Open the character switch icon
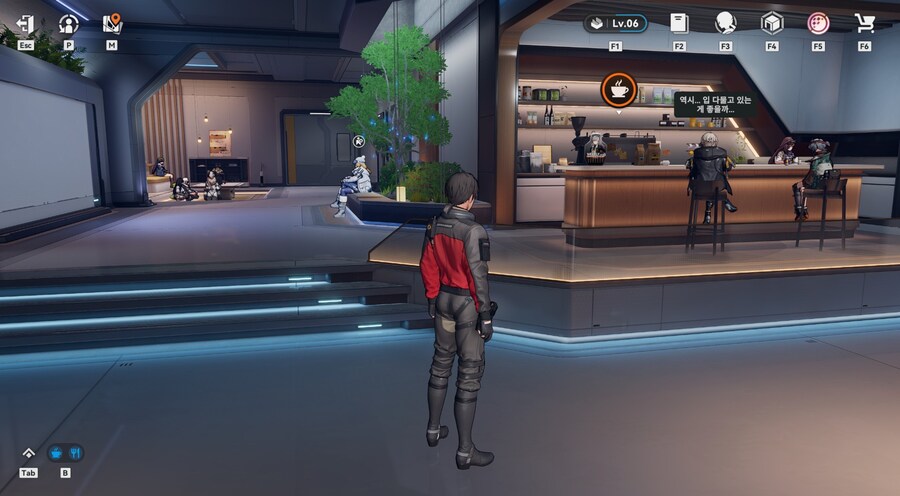Screen dimensions: 900x496 [68, 23]
